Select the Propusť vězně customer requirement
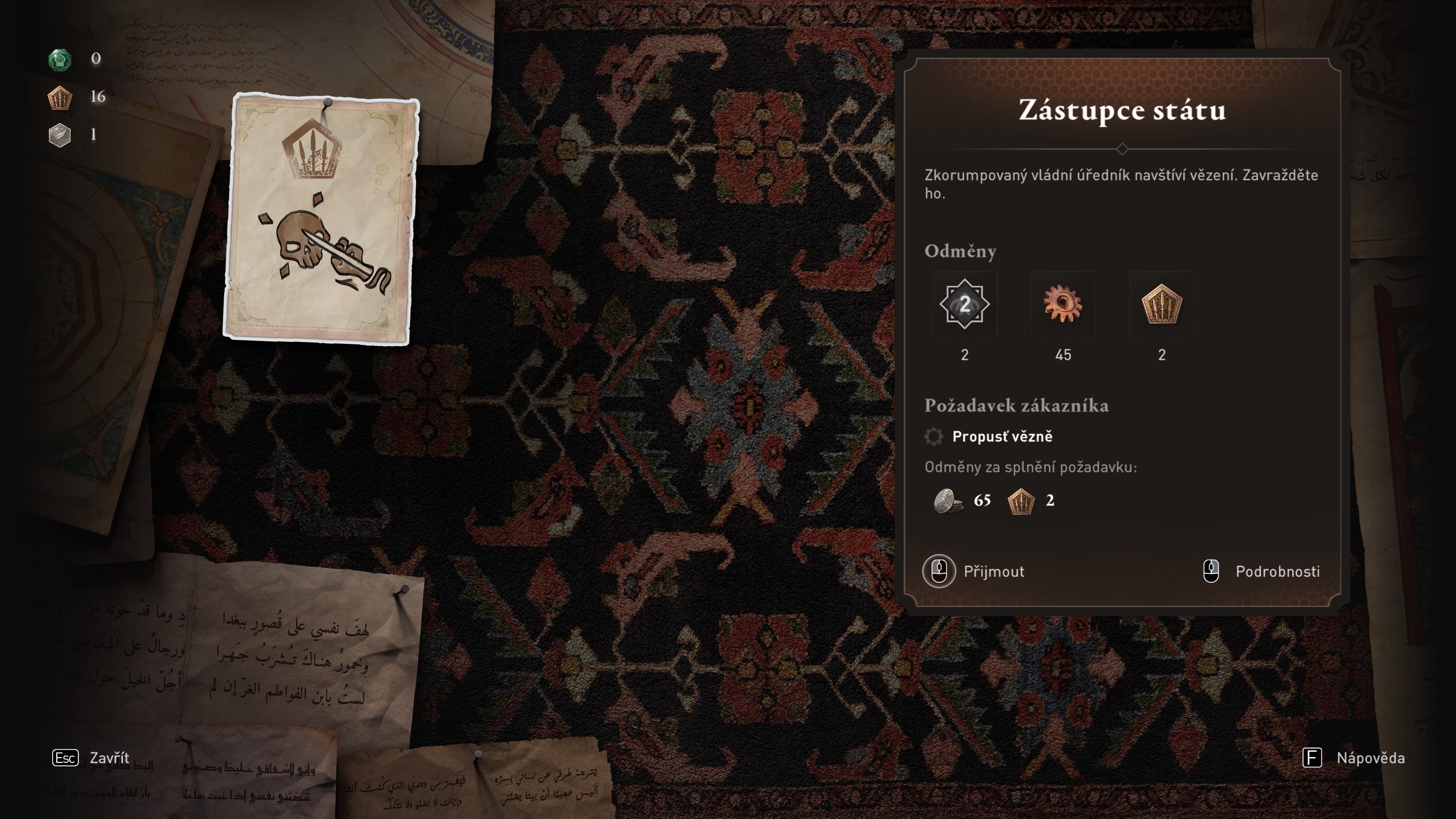 [1001, 436]
